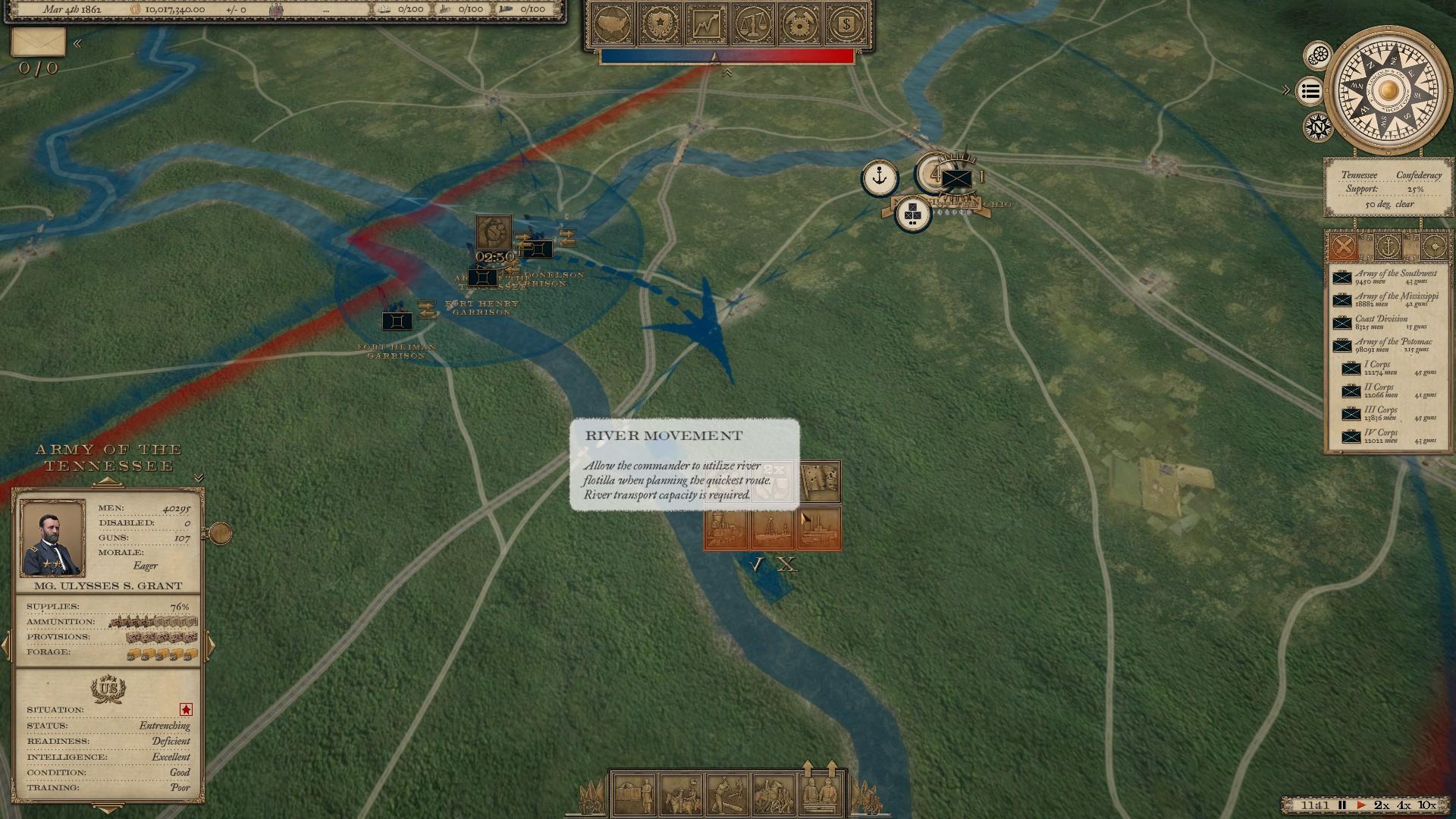
Task: Show the rising line chart statistics panel
Action: (706, 26)
